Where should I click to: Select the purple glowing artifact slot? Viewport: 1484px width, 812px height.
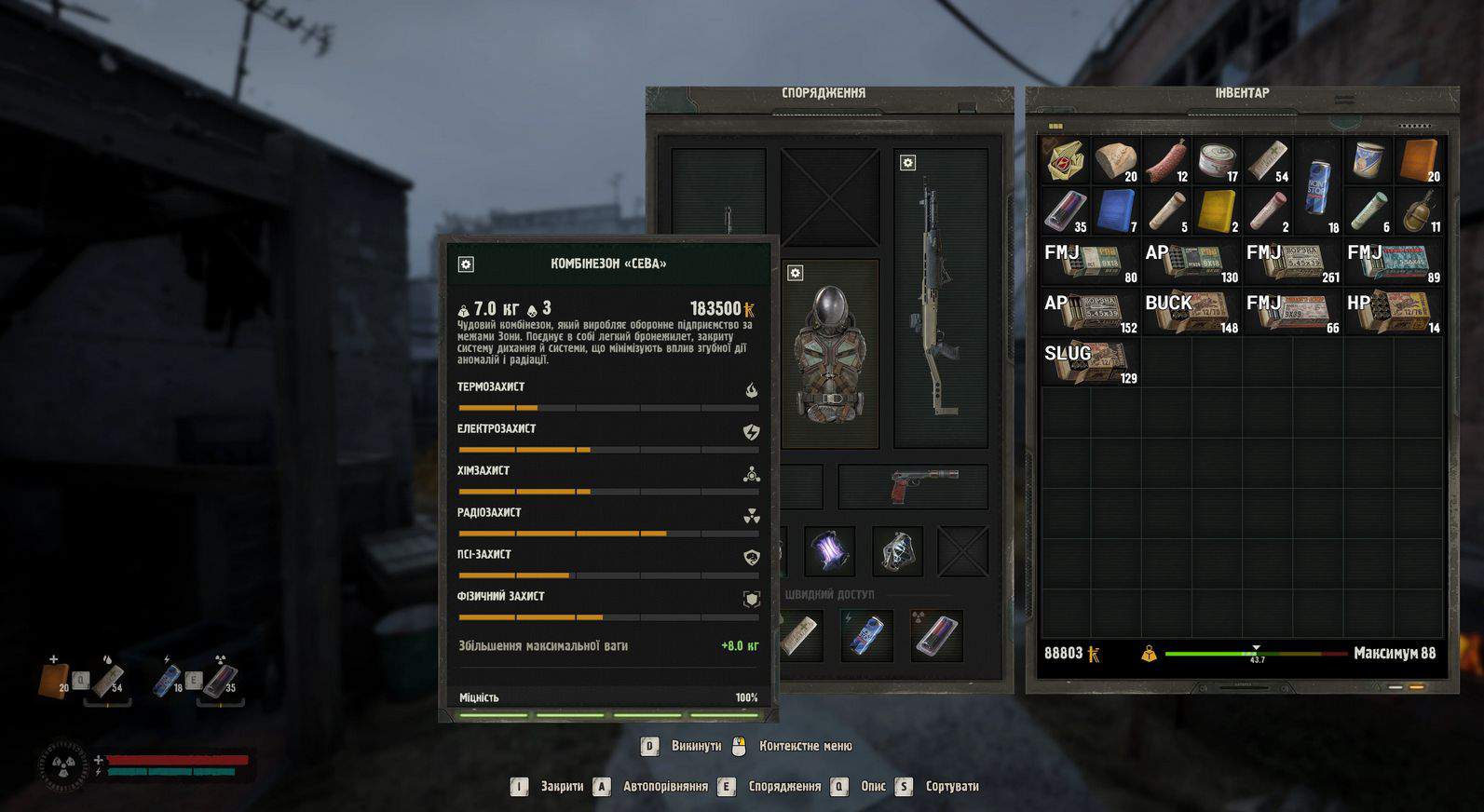pos(829,551)
